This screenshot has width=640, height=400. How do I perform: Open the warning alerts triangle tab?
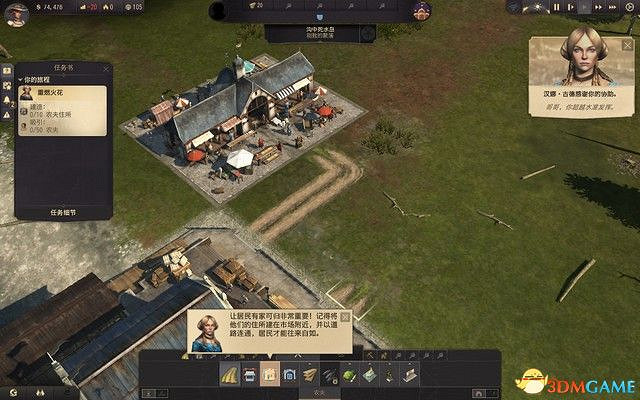(x=7, y=113)
